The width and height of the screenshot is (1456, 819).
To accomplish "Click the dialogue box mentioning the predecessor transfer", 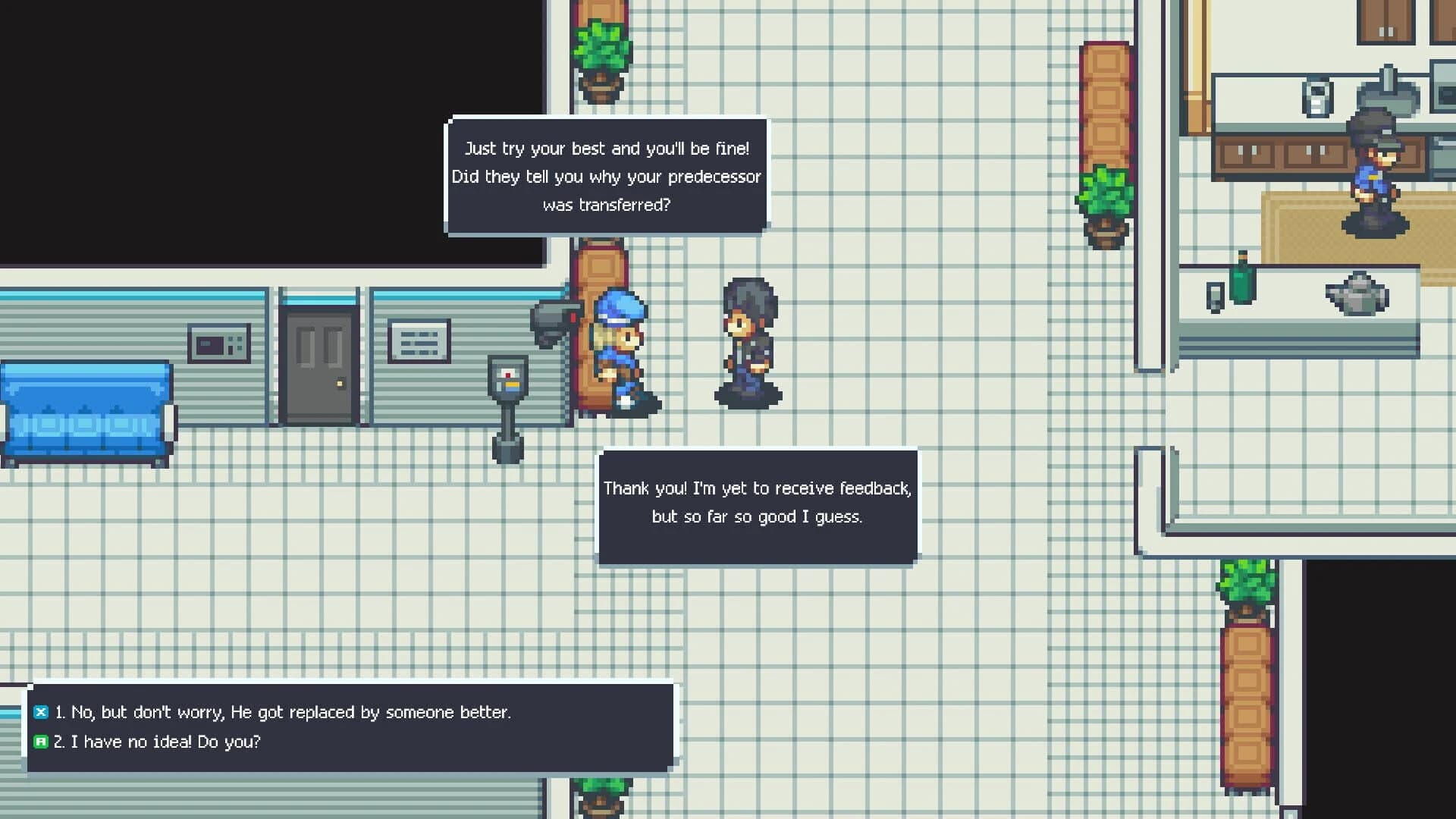I will tap(607, 176).
